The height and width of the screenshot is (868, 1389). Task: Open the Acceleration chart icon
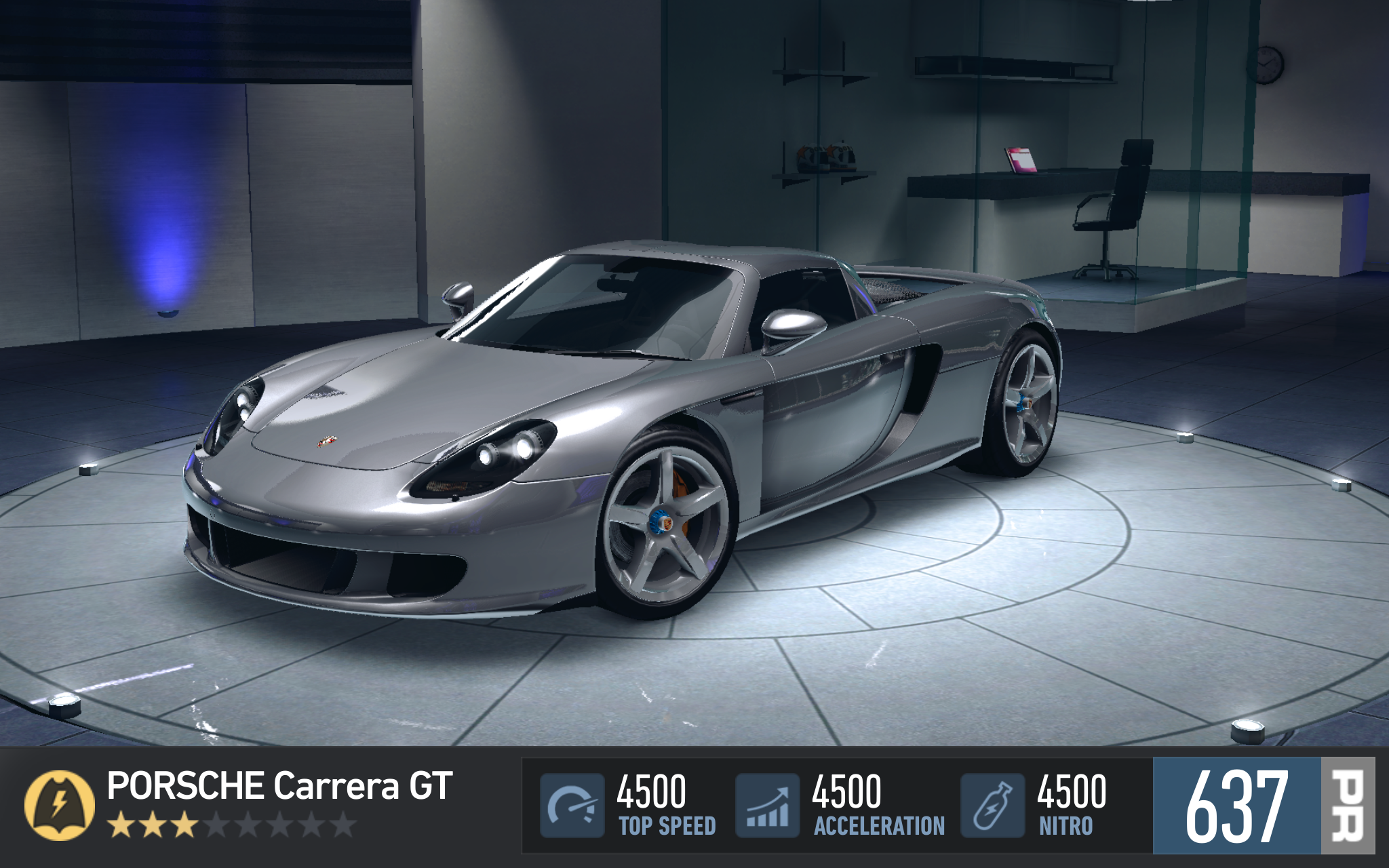768,806
